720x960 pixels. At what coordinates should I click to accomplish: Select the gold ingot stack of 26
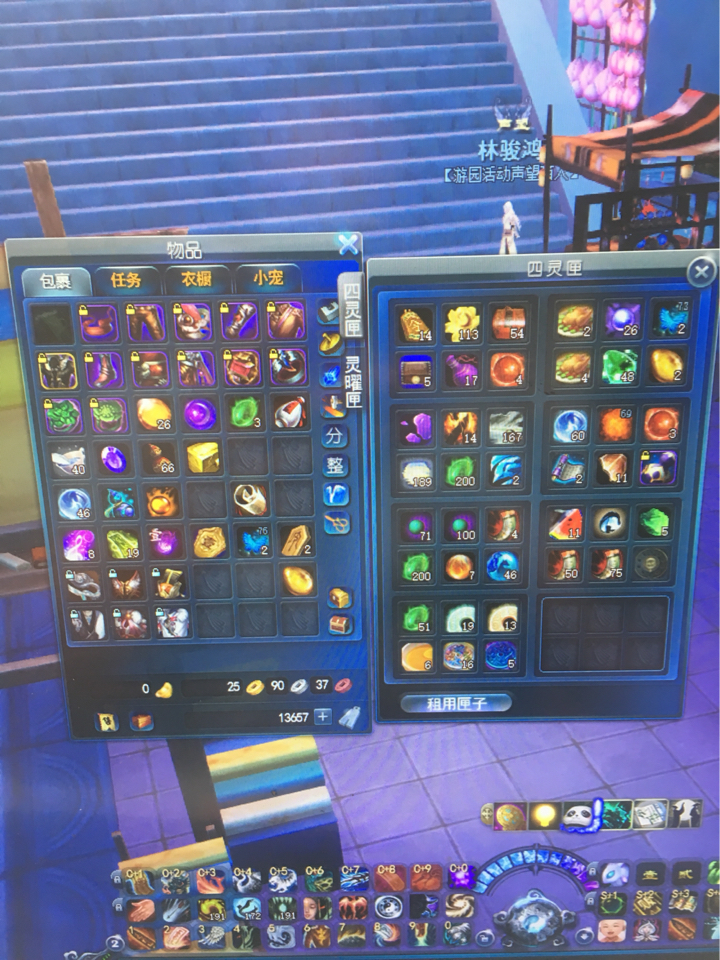pos(154,414)
